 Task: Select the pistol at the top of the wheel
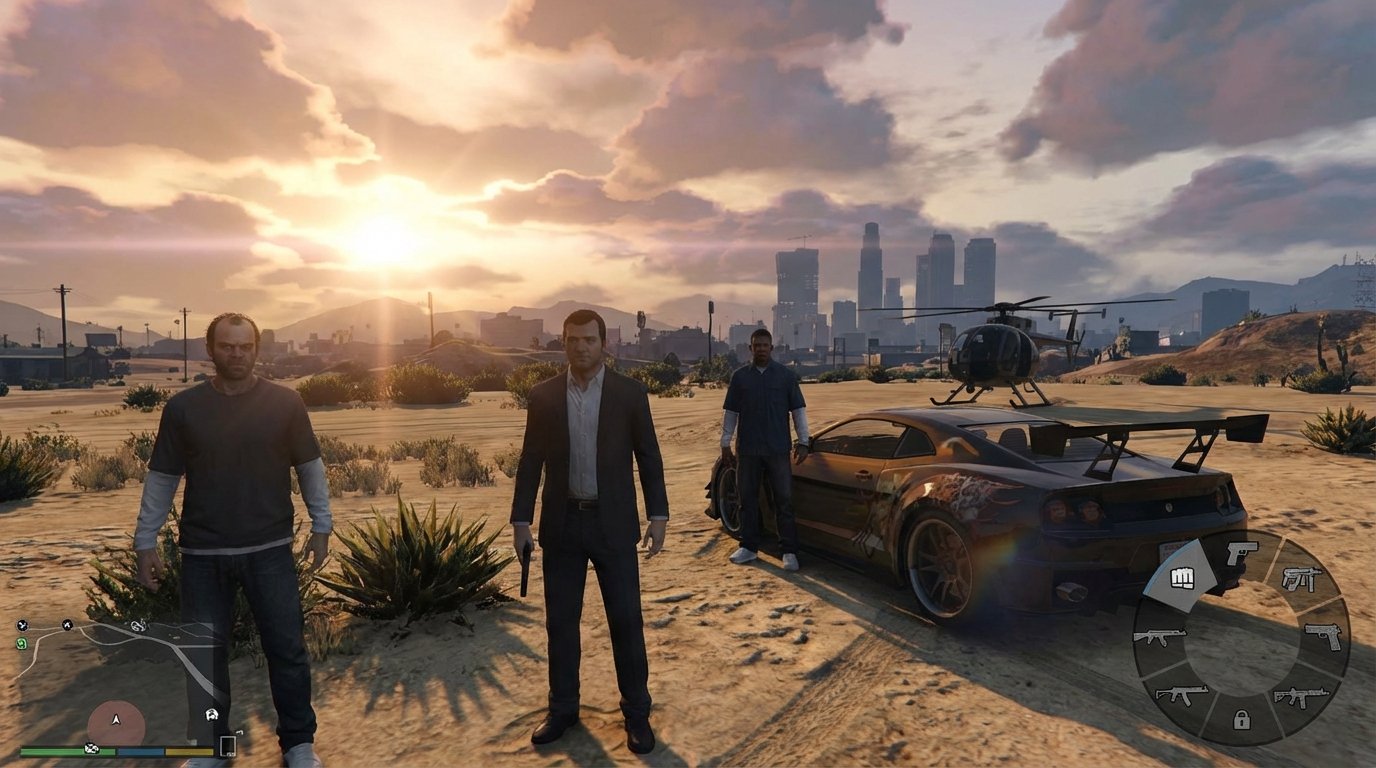coord(1243,554)
